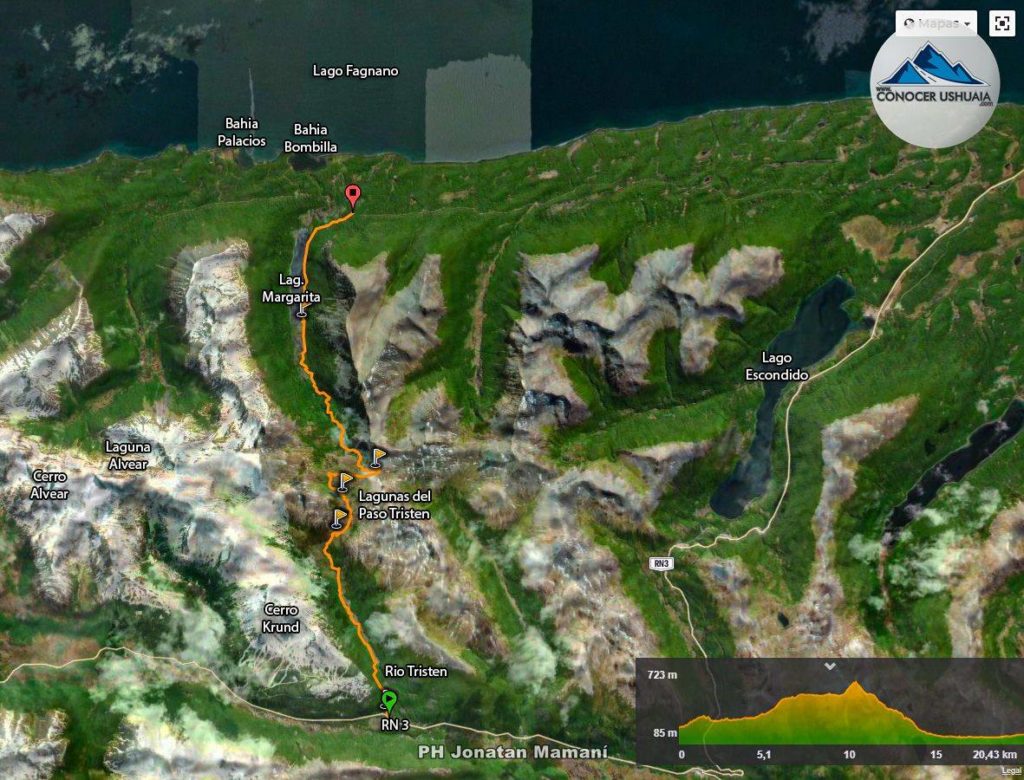Toggle fullscreen map view
Image resolution: width=1024 pixels, height=780 pixels.
(1001, 24)
